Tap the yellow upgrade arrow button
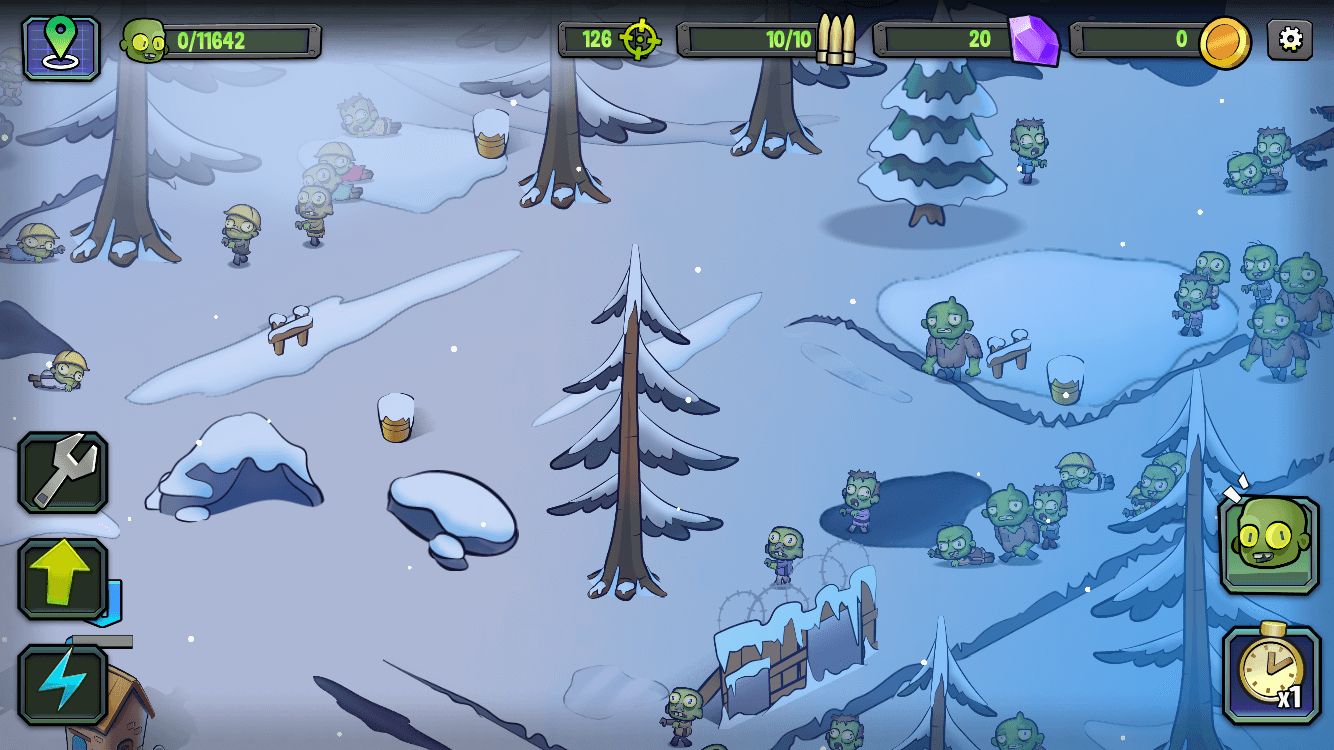Viewport: 1334px width, 750px height. [x=62, y=578]
